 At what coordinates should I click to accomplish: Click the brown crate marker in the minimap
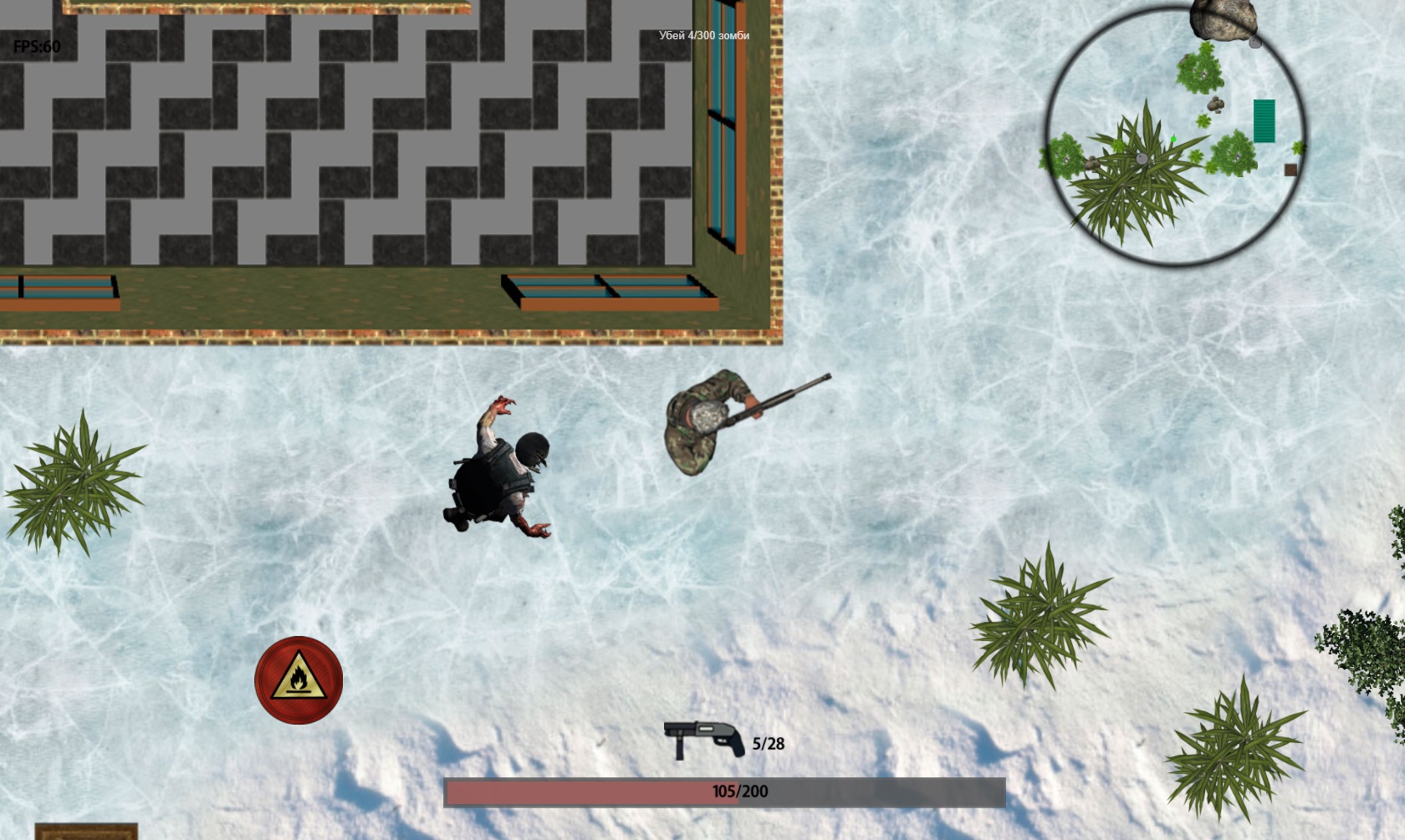pos(1290,169)
